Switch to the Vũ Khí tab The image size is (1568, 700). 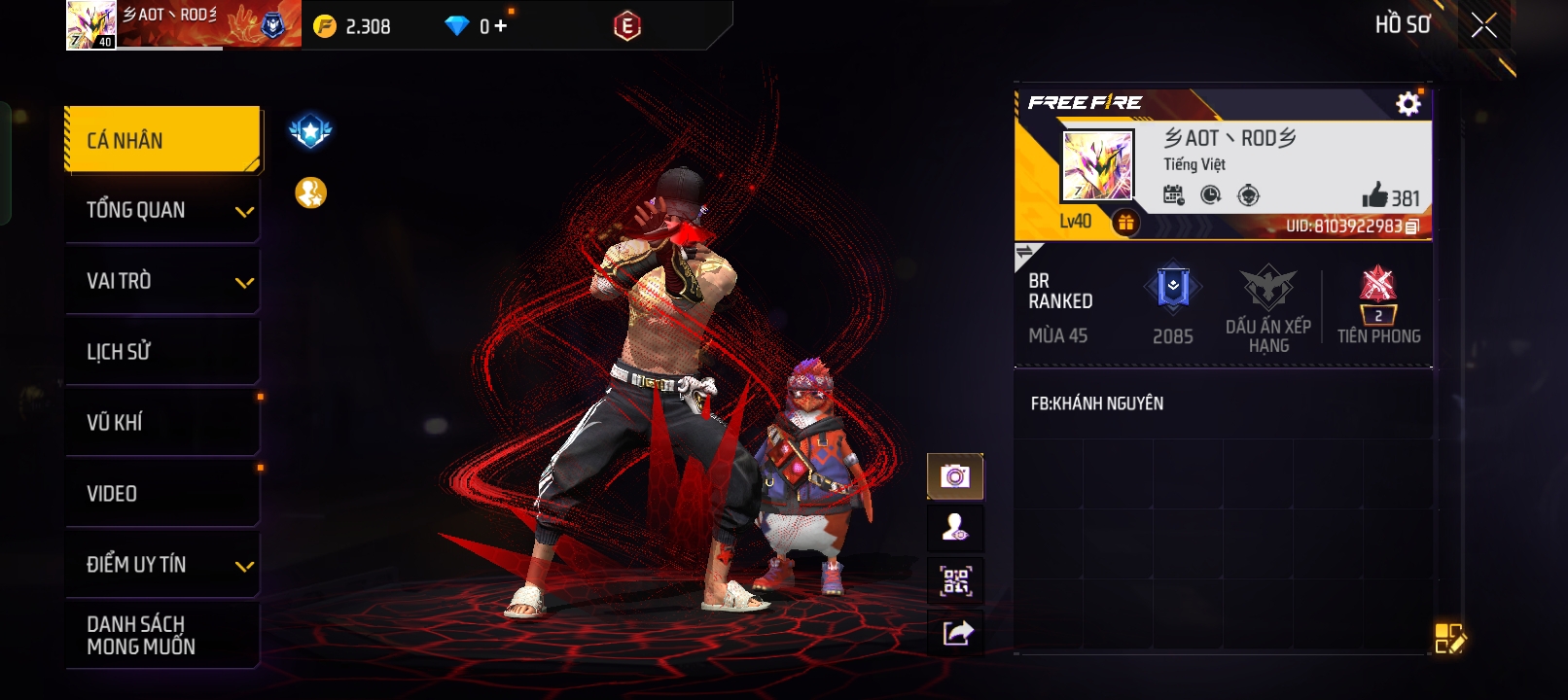161,422
